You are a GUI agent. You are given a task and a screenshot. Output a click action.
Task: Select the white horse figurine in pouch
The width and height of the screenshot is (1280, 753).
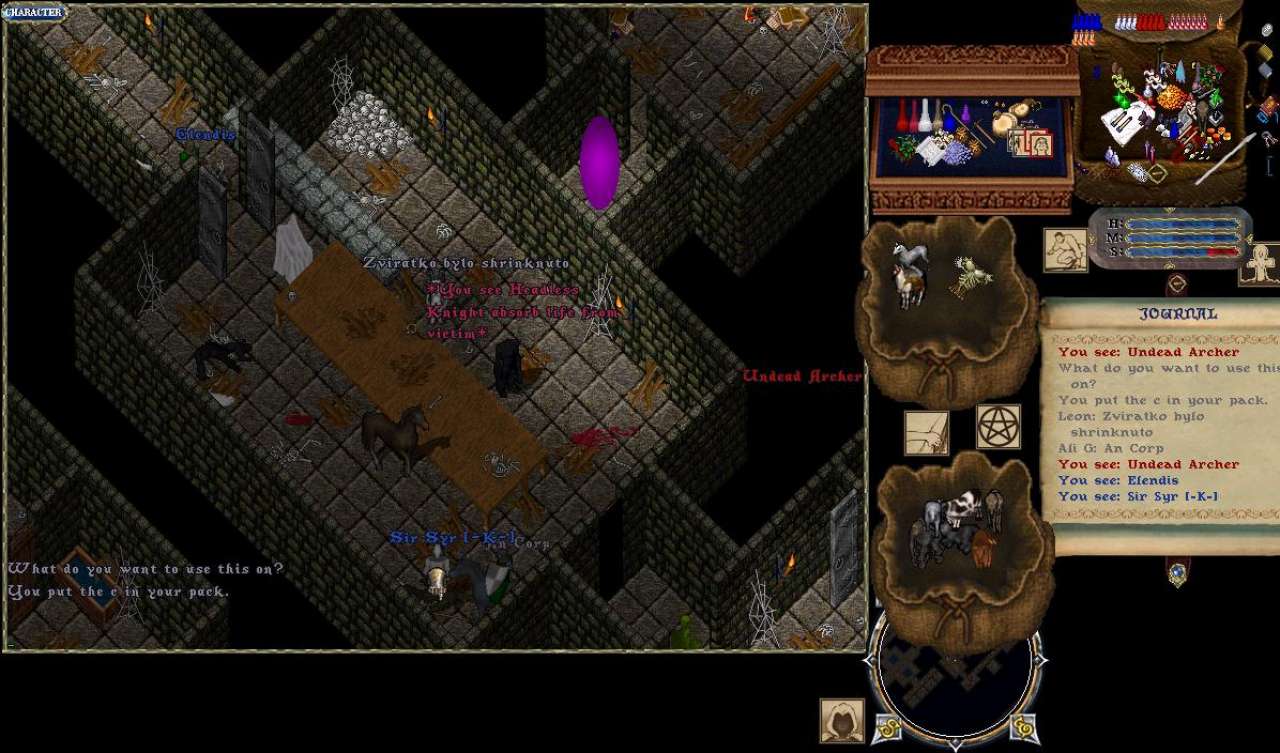910,257
